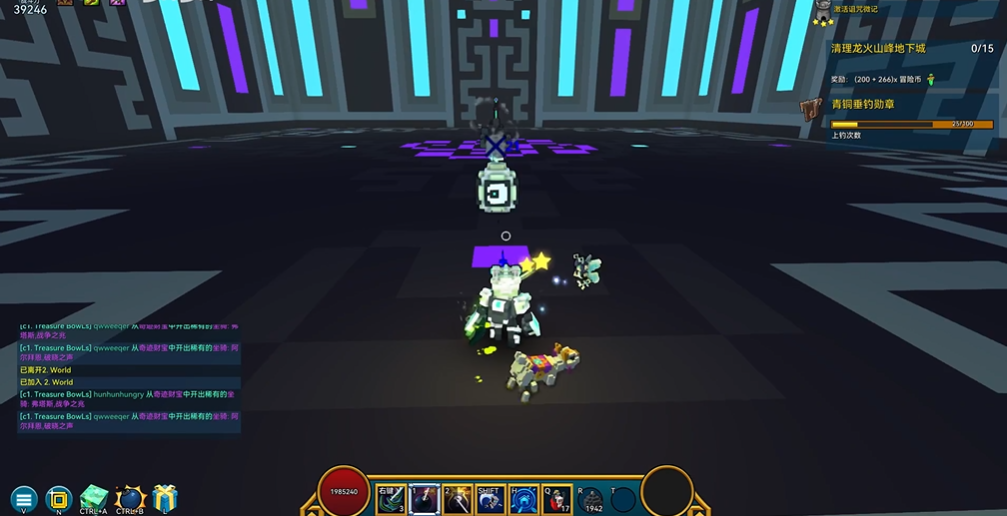Select the 青铜垂钓勋章 badge tracker
The height and width of the screenshot is (516, 1007).
pyautogui.click(x=862, y=104)
